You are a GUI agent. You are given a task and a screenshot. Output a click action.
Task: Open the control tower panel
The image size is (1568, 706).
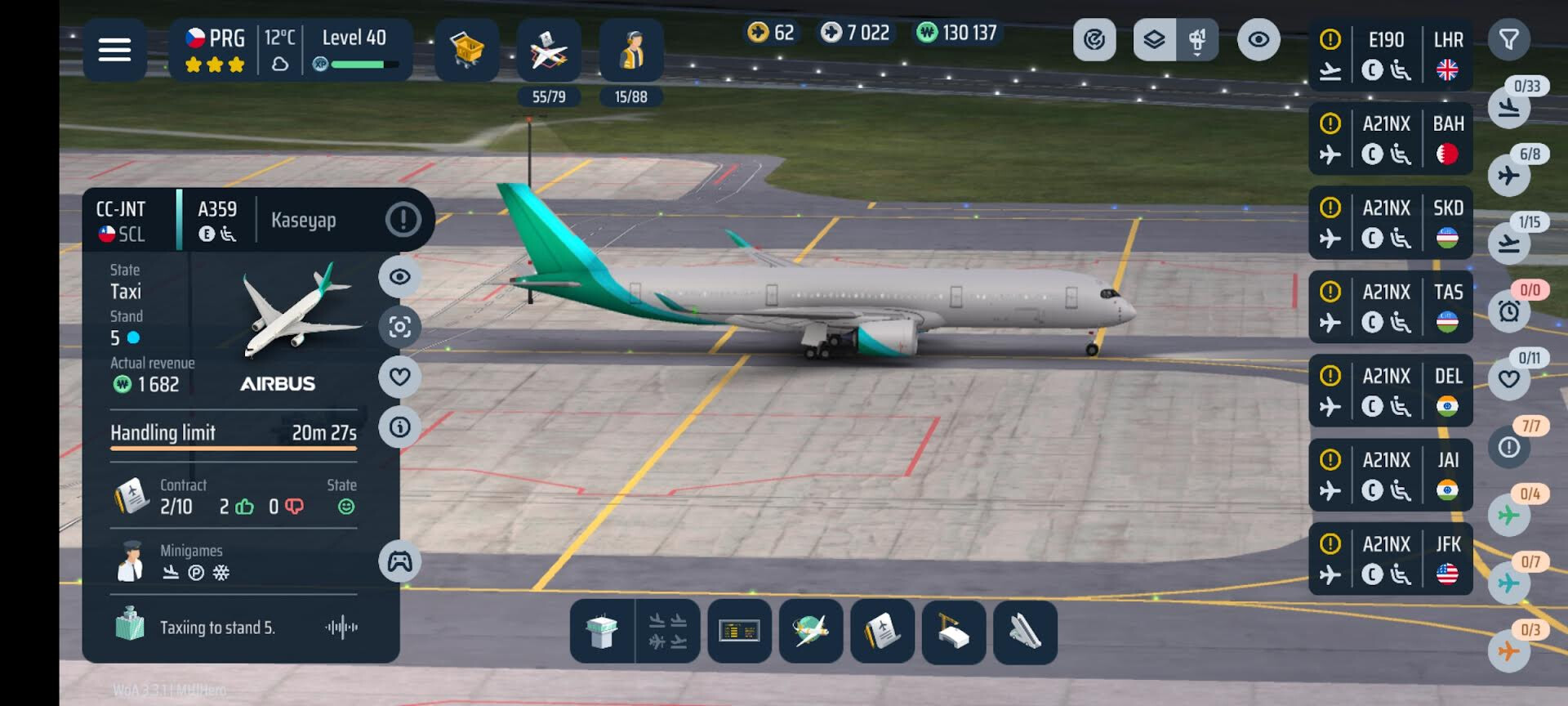click(602, 632)
